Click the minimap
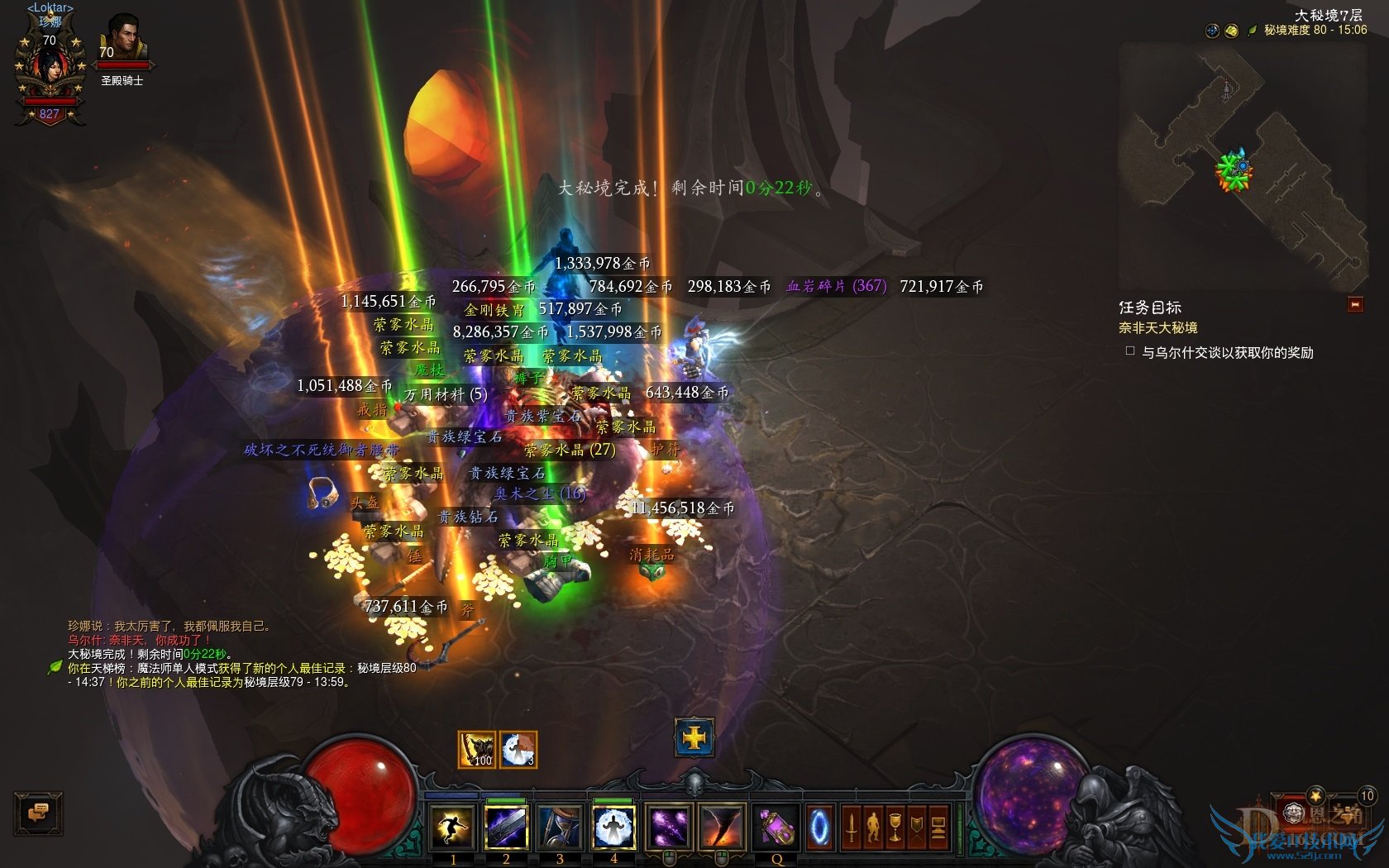 [x=1240, y=165]
